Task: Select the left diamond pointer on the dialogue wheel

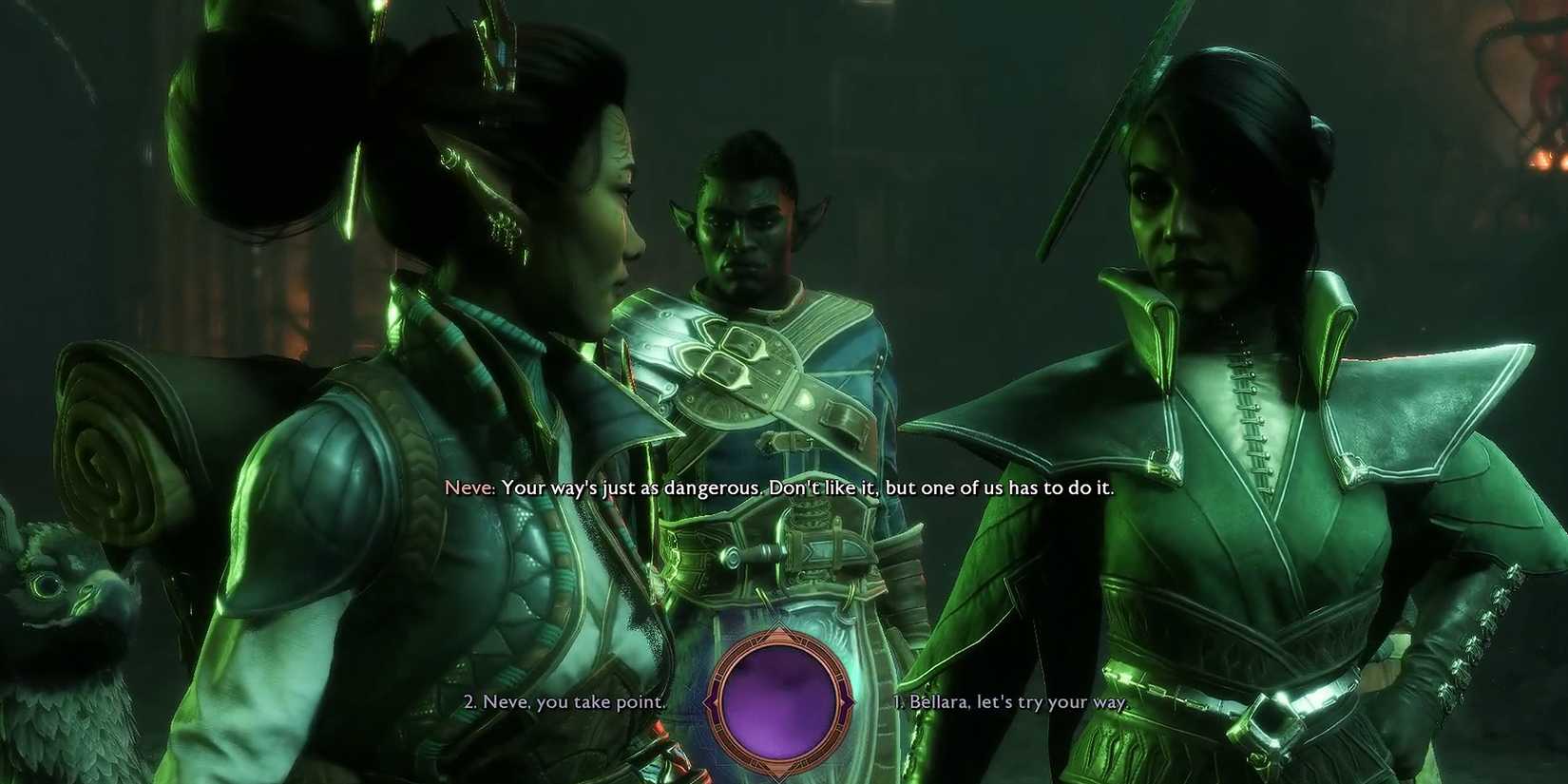Action: click(x=710, y=701)
